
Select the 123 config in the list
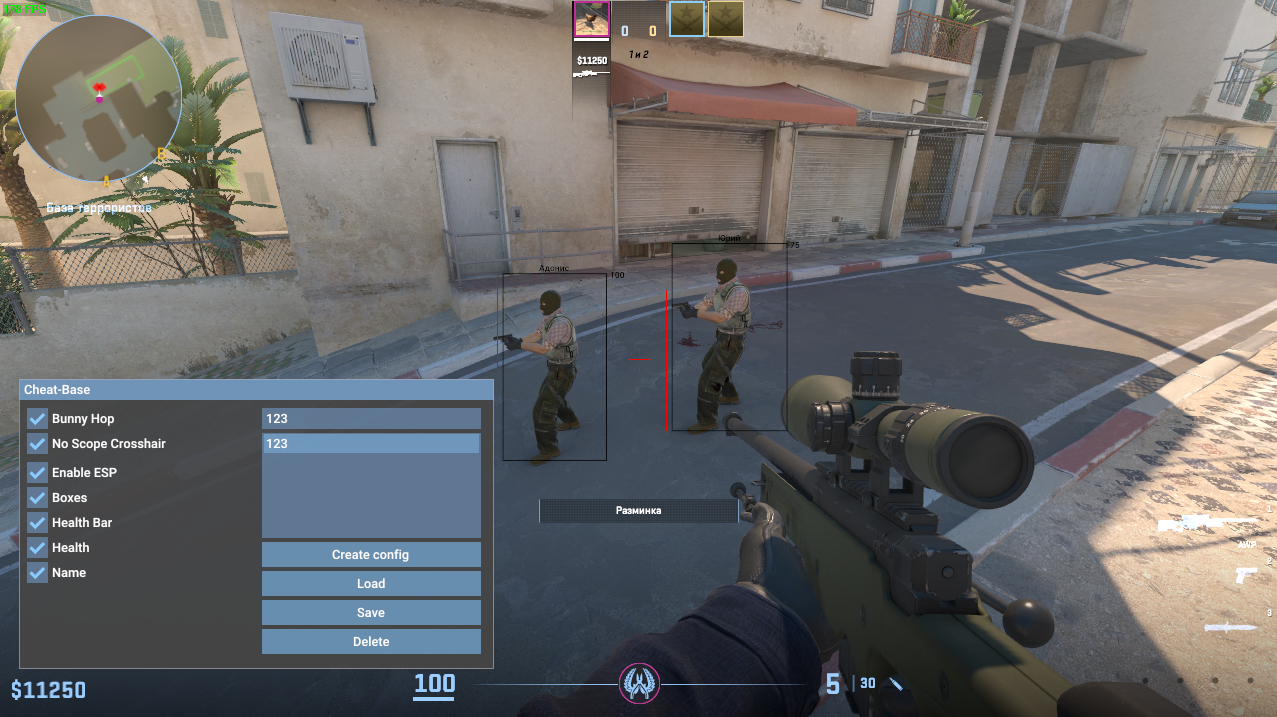coord(371,444)
